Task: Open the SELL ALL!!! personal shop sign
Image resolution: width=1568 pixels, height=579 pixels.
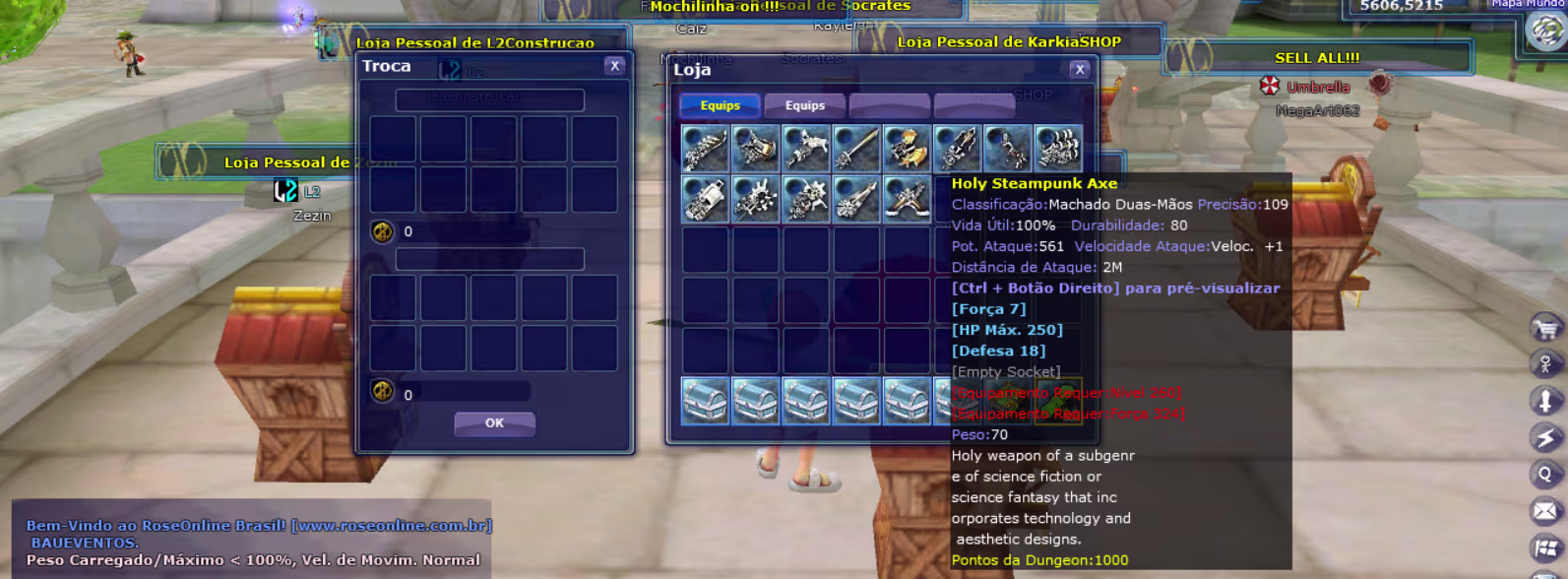Action: pos(1317,58)
